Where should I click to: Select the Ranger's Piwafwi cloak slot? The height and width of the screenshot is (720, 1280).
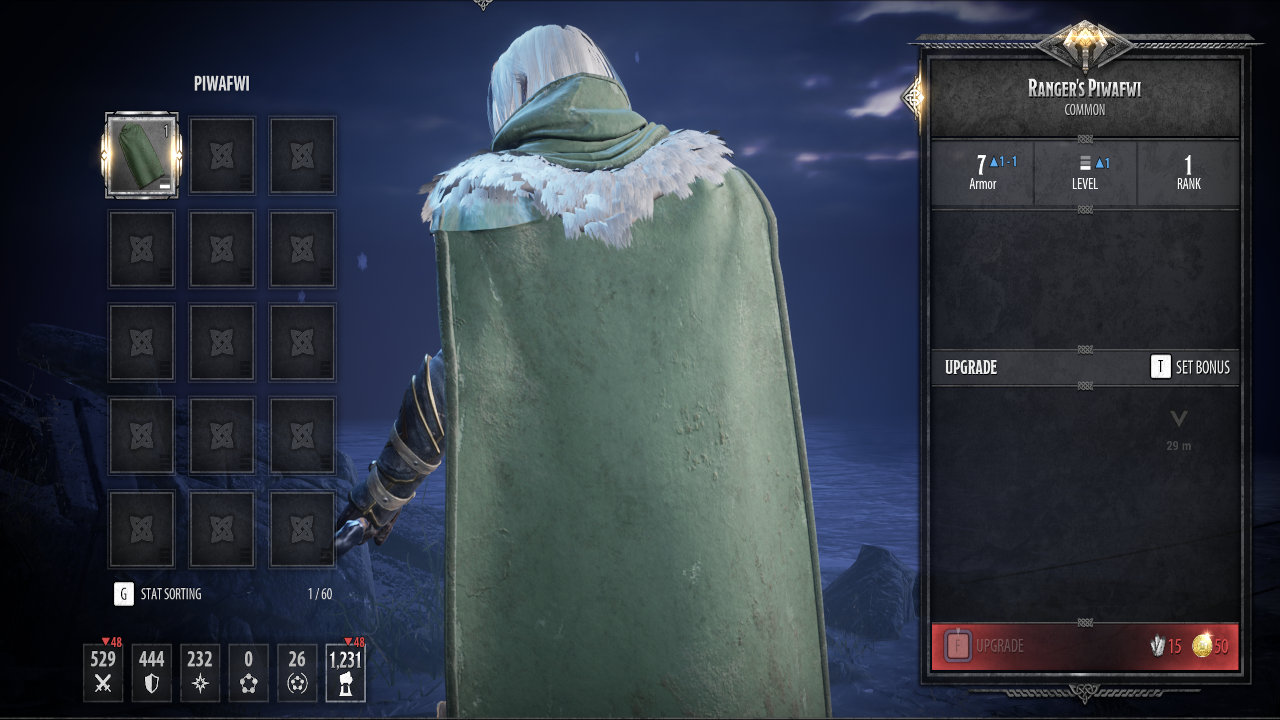[141, 155]
